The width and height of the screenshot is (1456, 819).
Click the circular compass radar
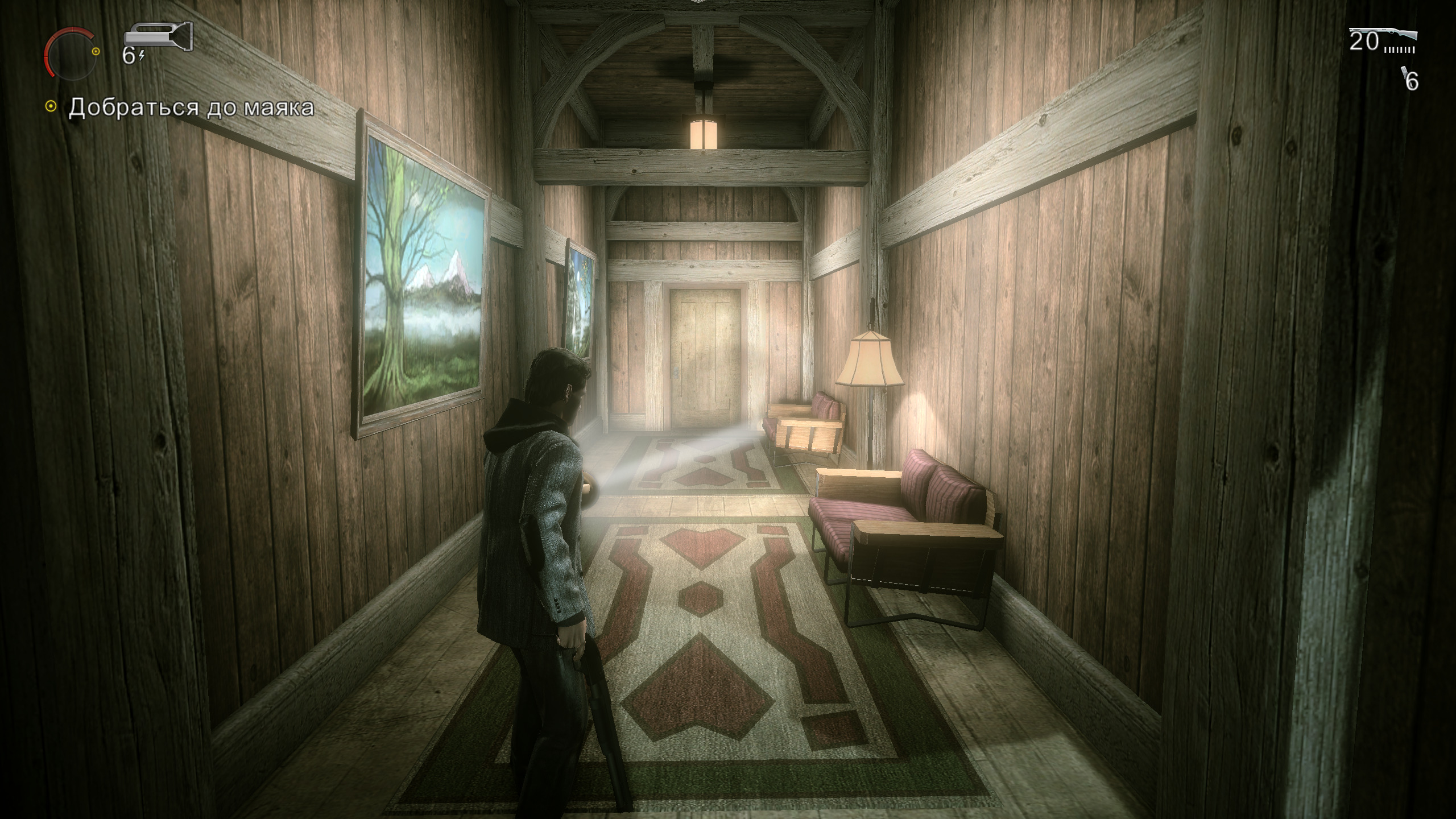71,53
